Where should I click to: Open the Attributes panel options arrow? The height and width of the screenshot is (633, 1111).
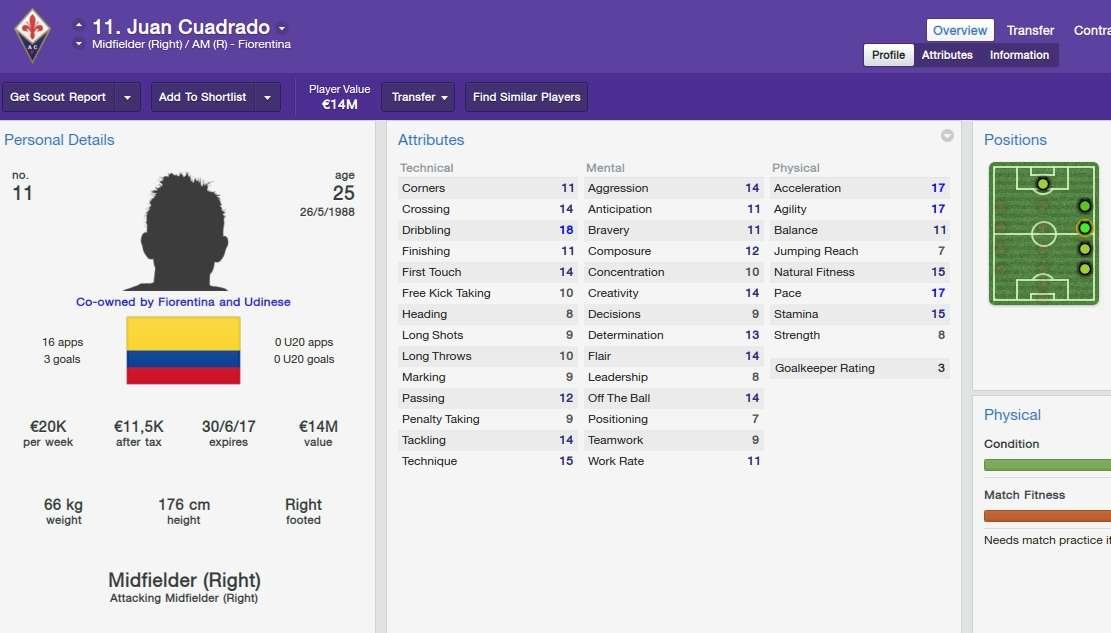(x=947, y=136)
